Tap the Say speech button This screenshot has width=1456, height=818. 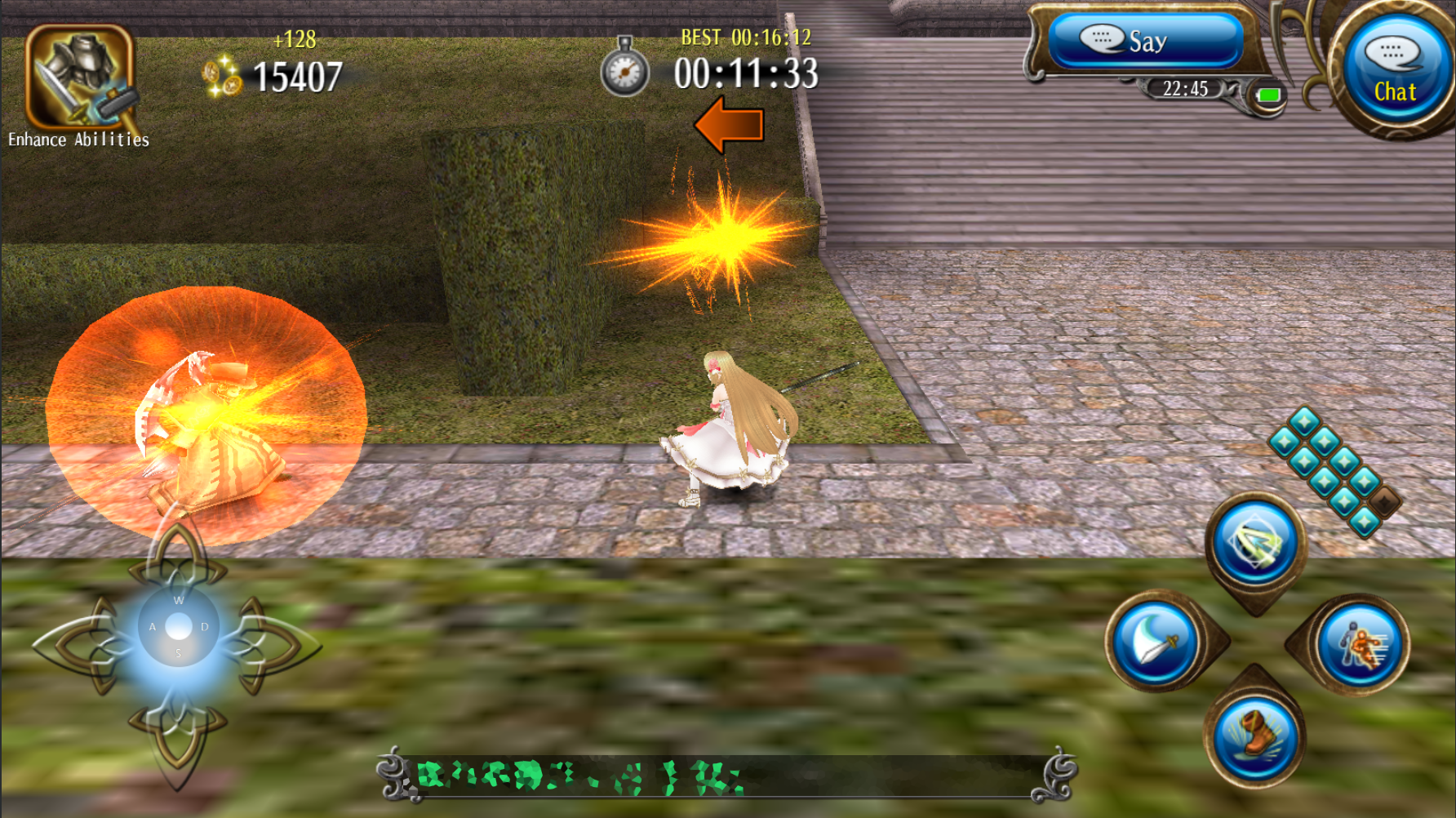(x=1144, y=41)
